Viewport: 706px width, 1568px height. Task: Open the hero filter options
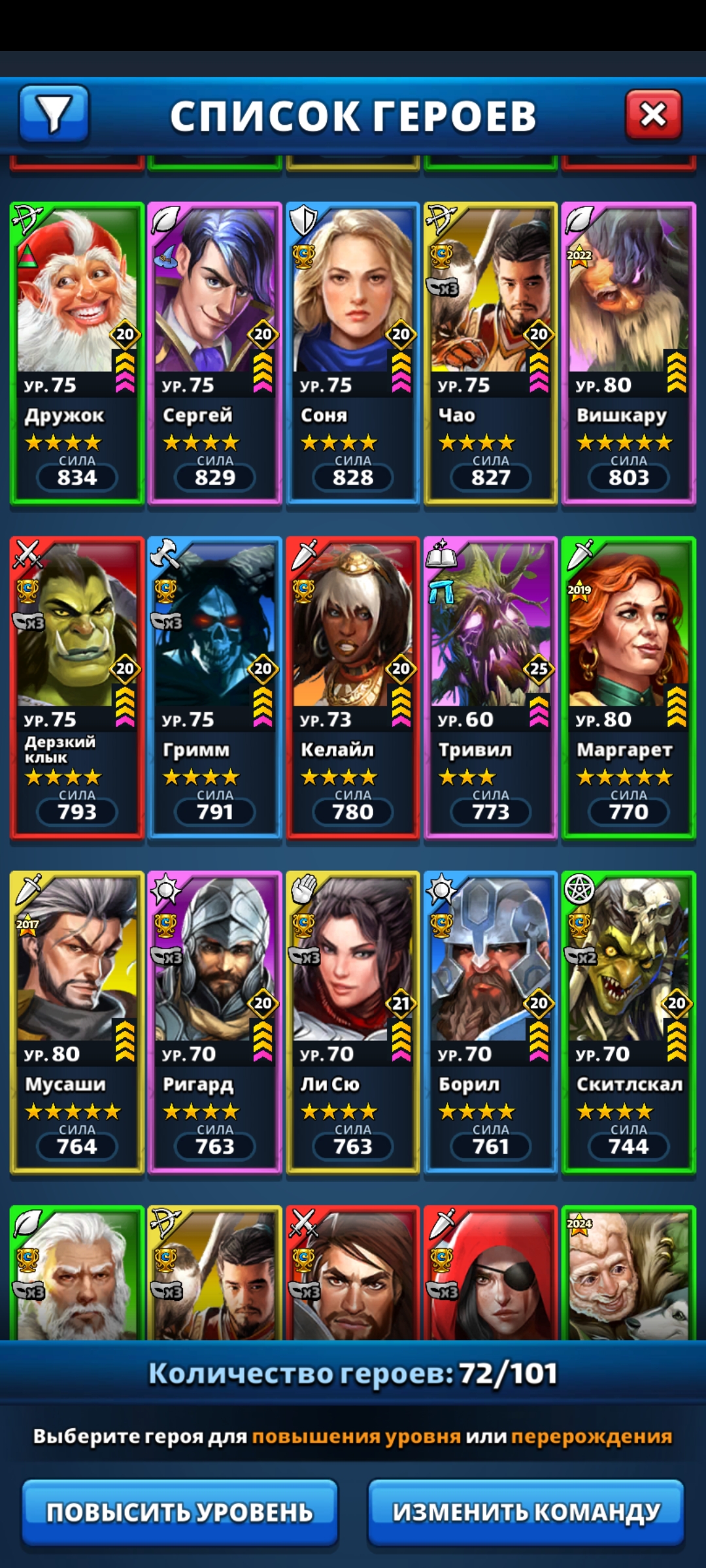pos(54,114)
